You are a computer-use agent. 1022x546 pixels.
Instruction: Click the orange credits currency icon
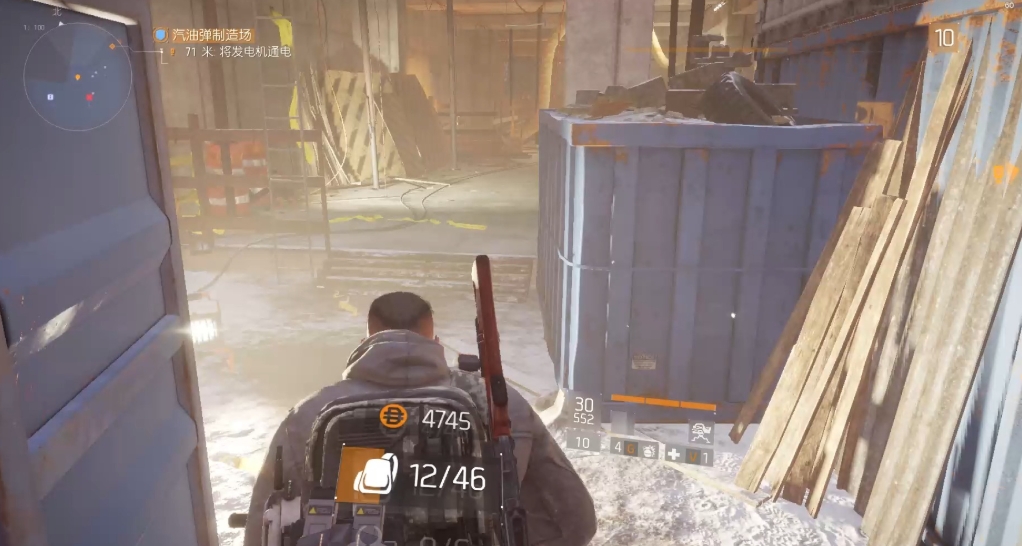click(x=394, y=419)
